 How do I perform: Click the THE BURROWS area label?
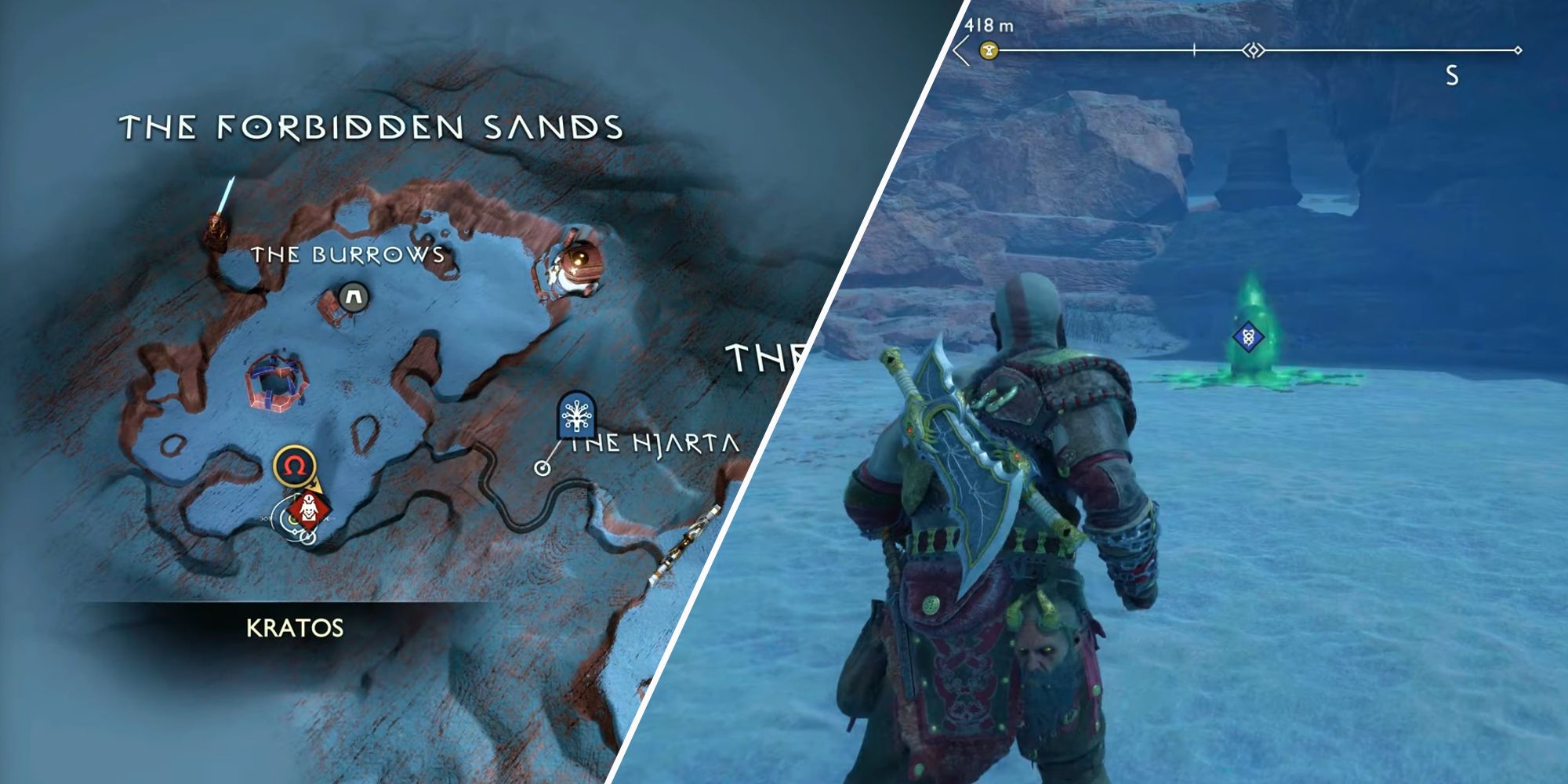(x=347, y=254)
